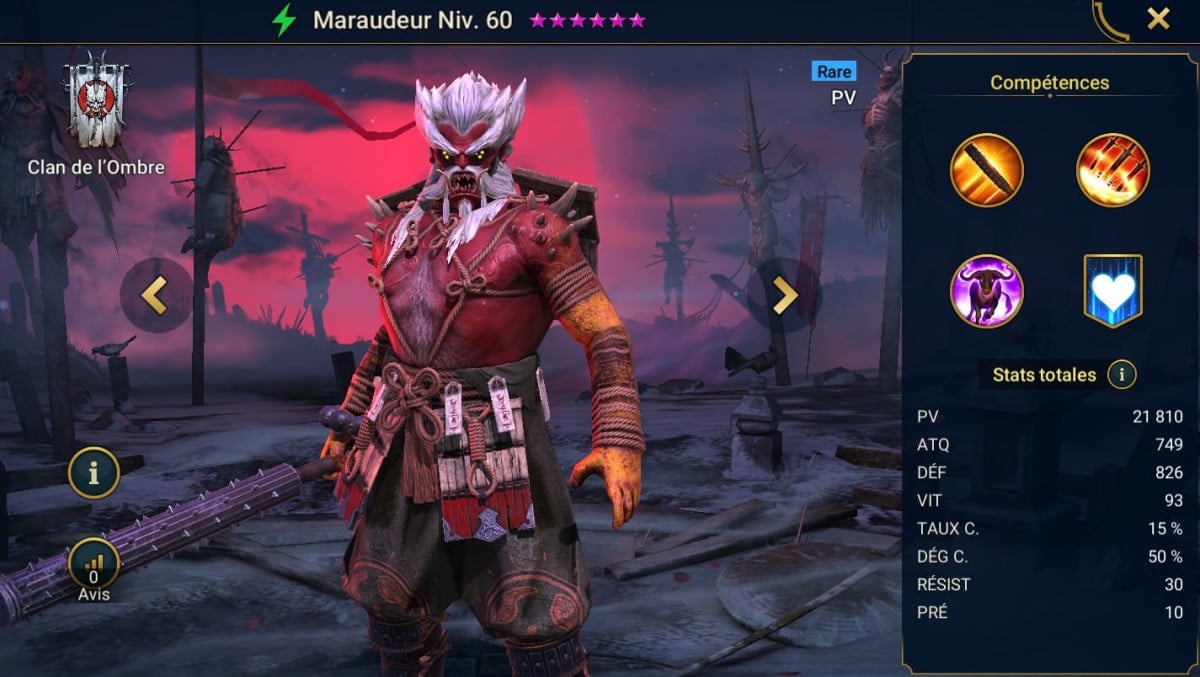Open the Avis ratings button
The width and height of the screenshot is (1200, 677).
point(94,565)
